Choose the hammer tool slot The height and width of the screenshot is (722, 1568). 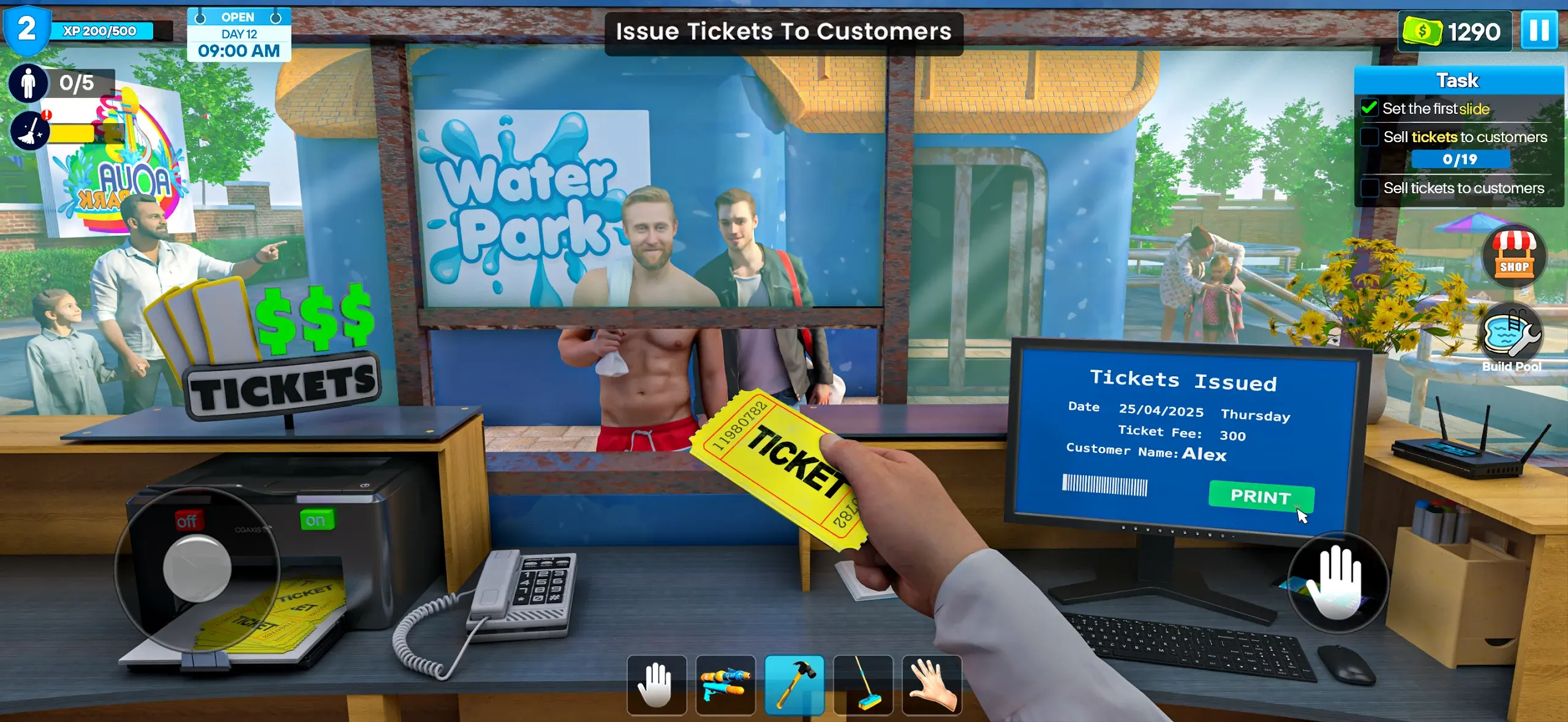click(794, 685)
